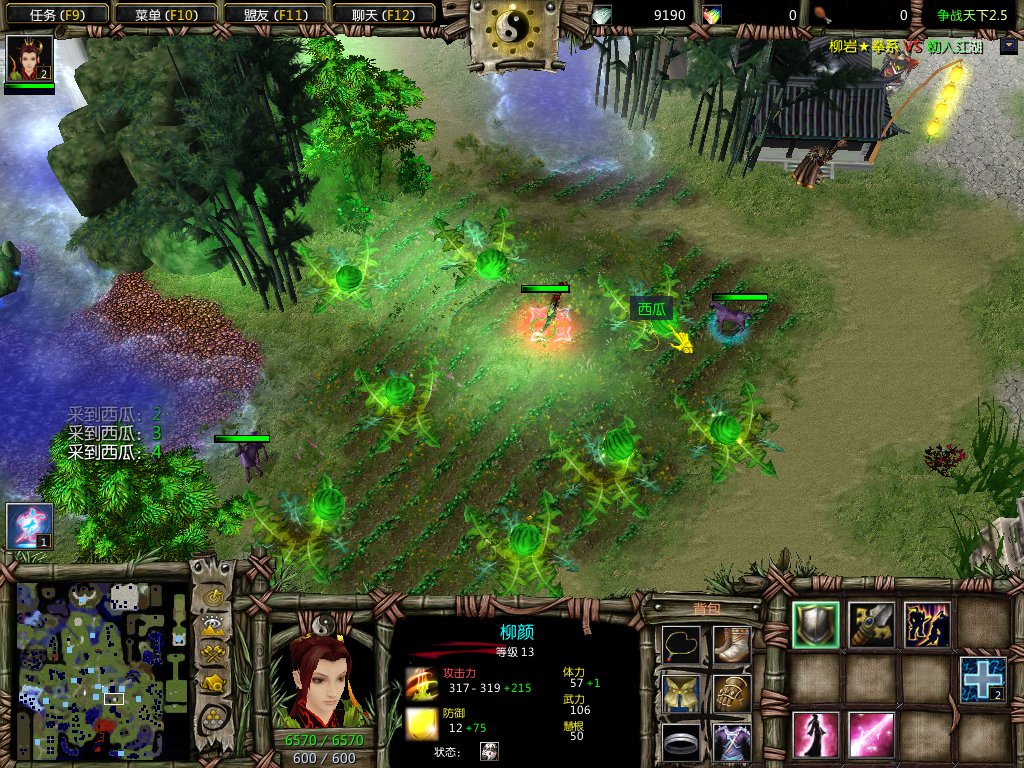
Task: Select the necklace item in the backpack
Action: point(680,644)
